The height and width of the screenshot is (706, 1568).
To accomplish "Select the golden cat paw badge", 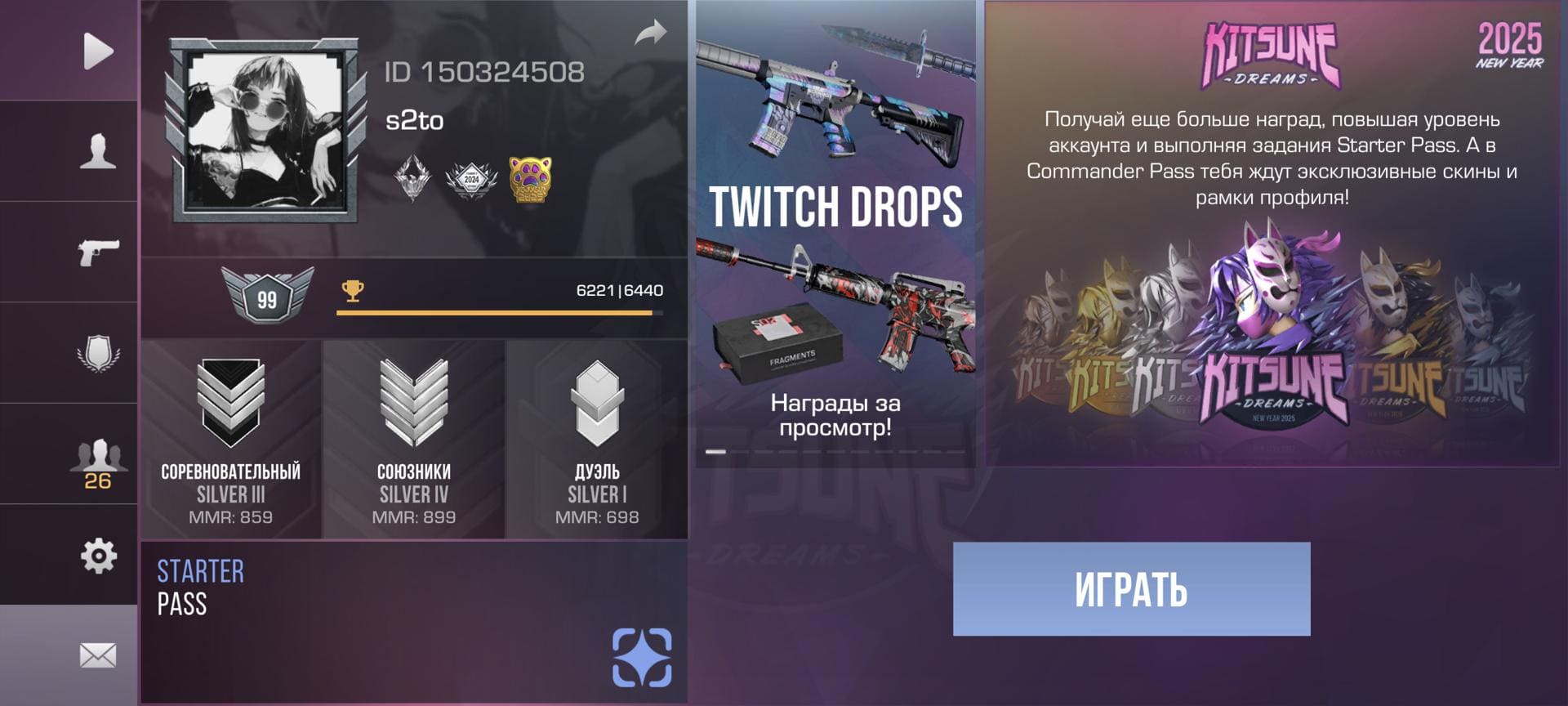I will 530,179.
